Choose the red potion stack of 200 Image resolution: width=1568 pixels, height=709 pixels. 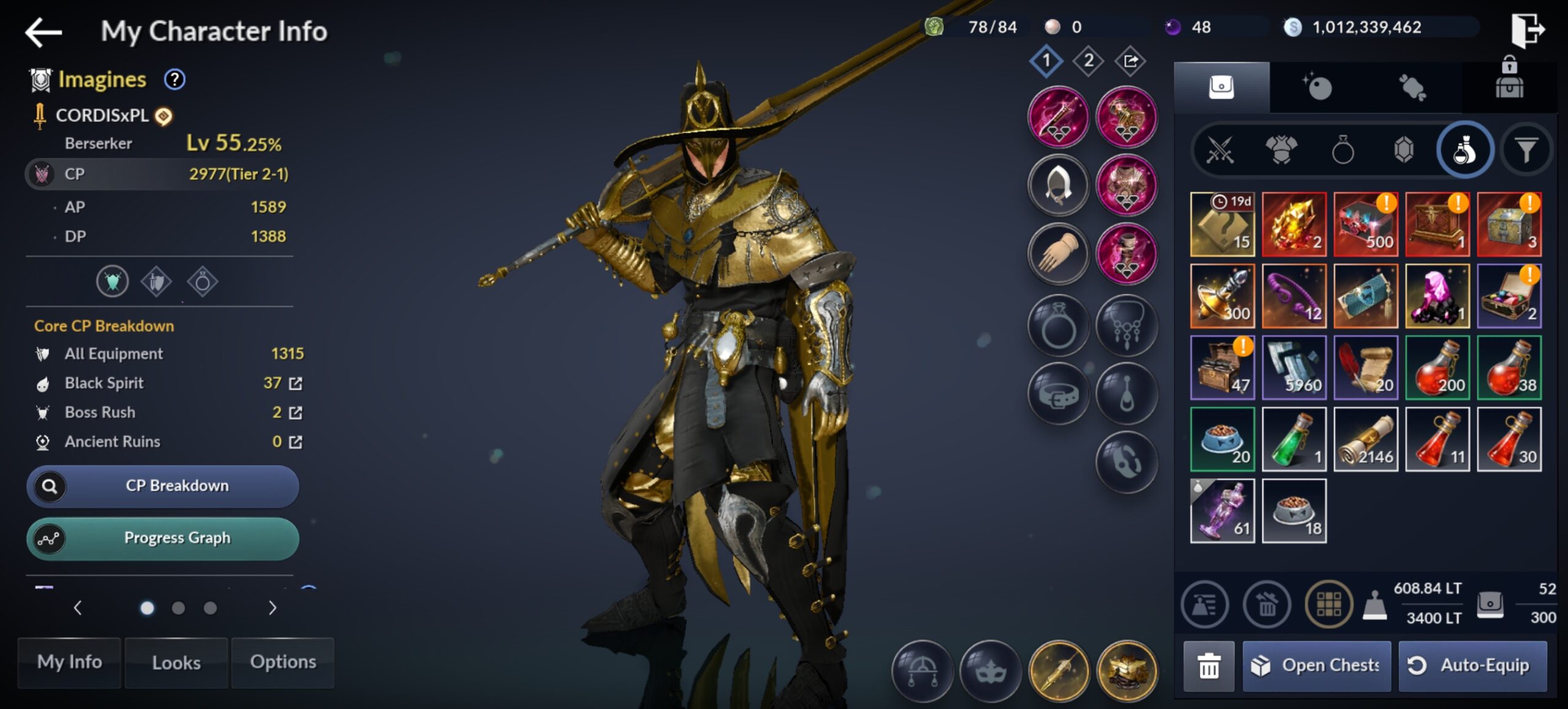click(1438, 367)
